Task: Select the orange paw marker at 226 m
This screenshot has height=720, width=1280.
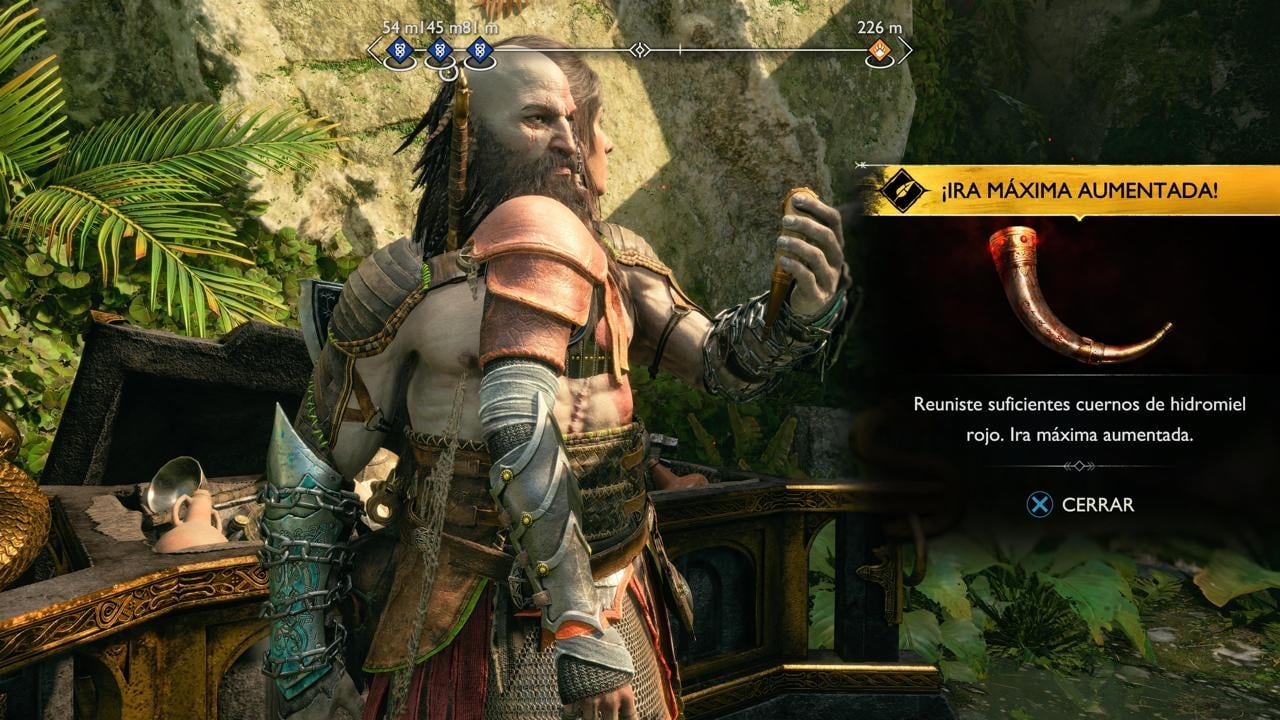Action: [x=879, y=50]
